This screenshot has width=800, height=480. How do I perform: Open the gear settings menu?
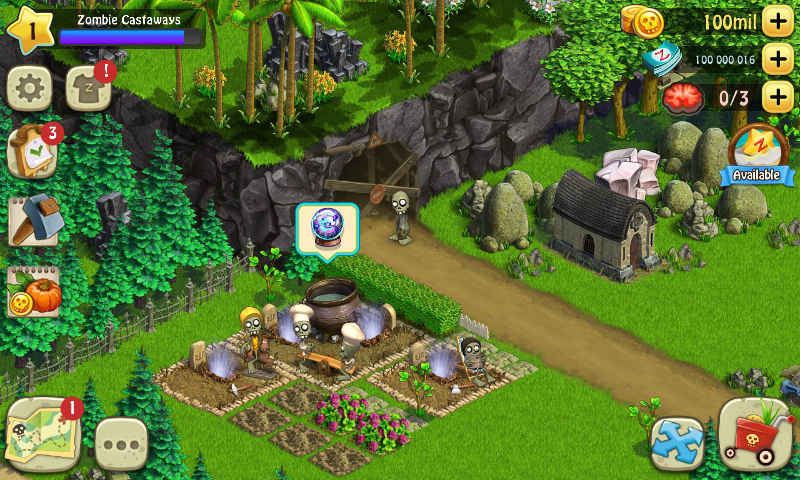tap(29, 90)
